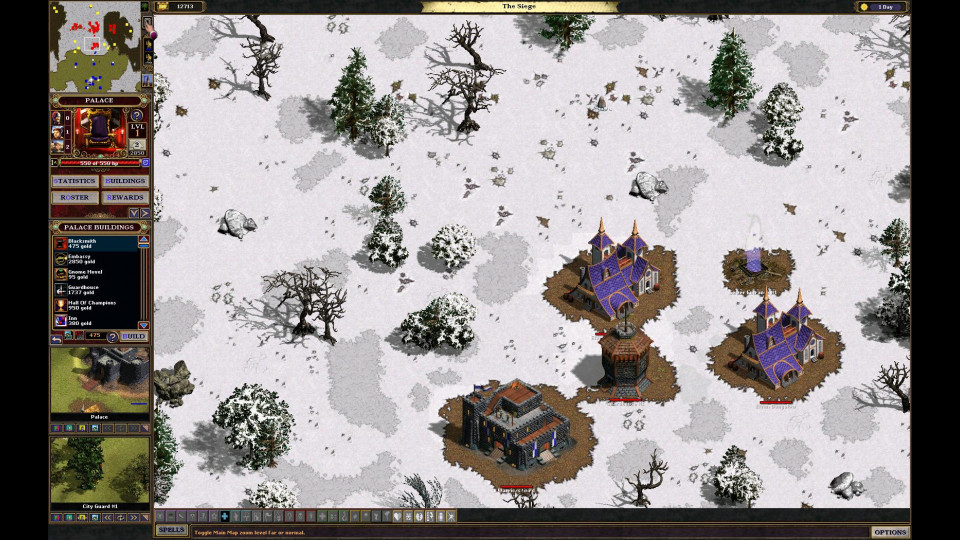The image size is (960, 540).
Task: Click the Build button
Action: (x=133, y=336)
